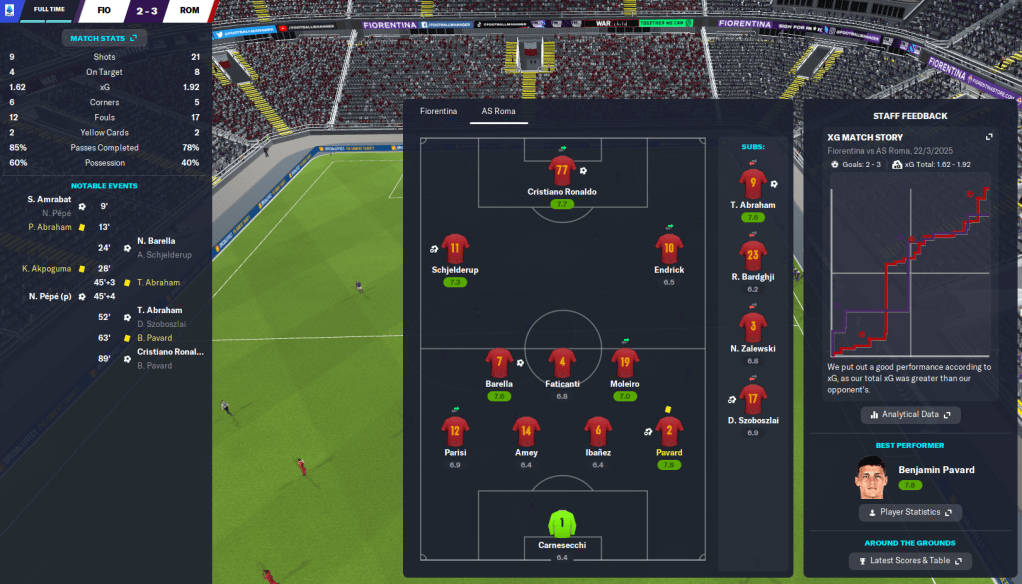Select substitute N. Zalewski
Image resolution: width=1022 pixels, height=584 pixels.
click(x=753, y=327)
